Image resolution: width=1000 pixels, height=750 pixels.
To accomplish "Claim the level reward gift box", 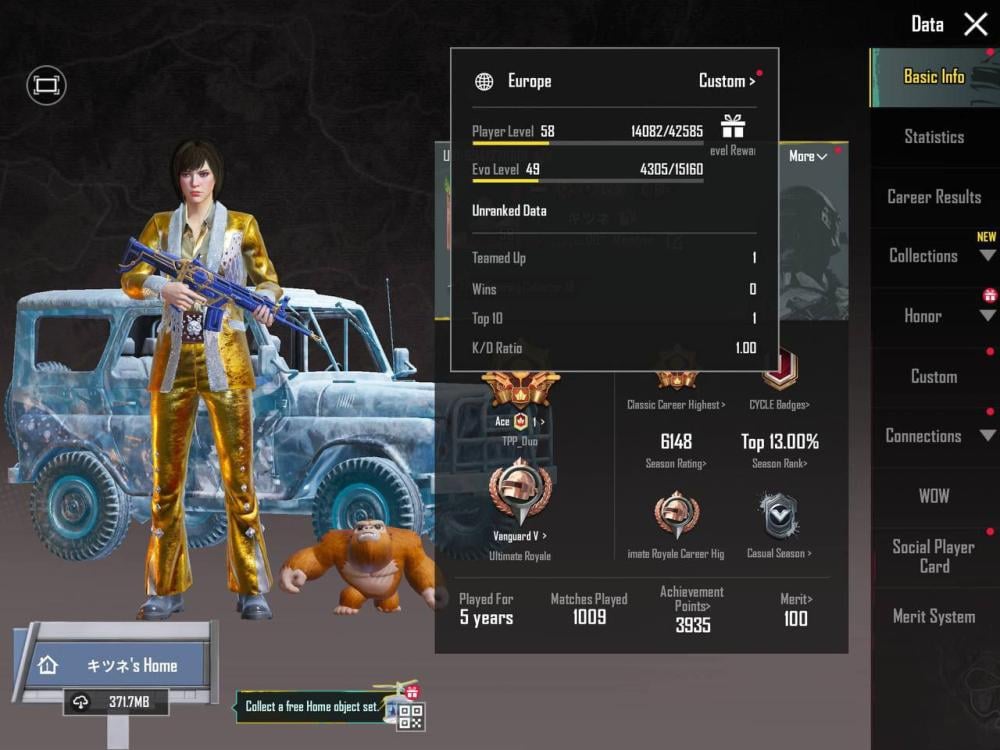I will [x=733, y=127].
